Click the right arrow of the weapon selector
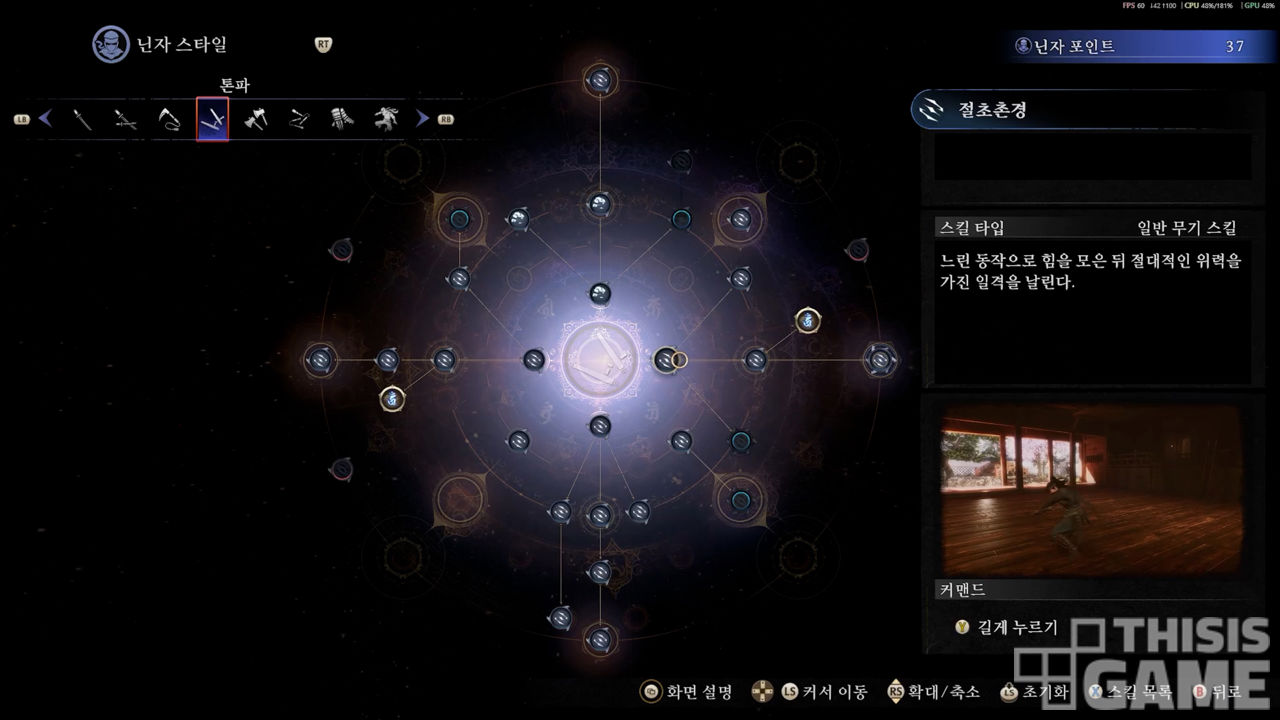Image resolution: width=1280 pixels, height=720 pixels. coord(423,119)
